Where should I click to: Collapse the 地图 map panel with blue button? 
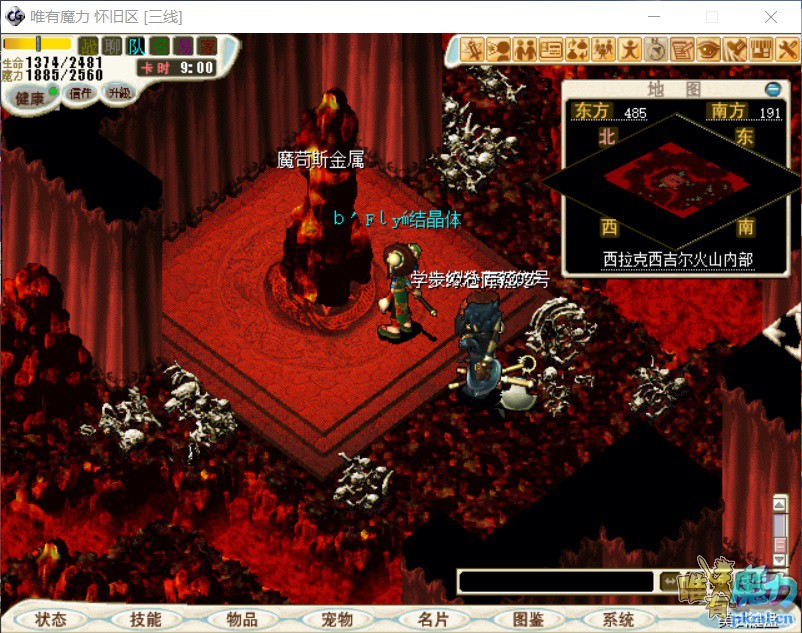[x=772, y=89]
